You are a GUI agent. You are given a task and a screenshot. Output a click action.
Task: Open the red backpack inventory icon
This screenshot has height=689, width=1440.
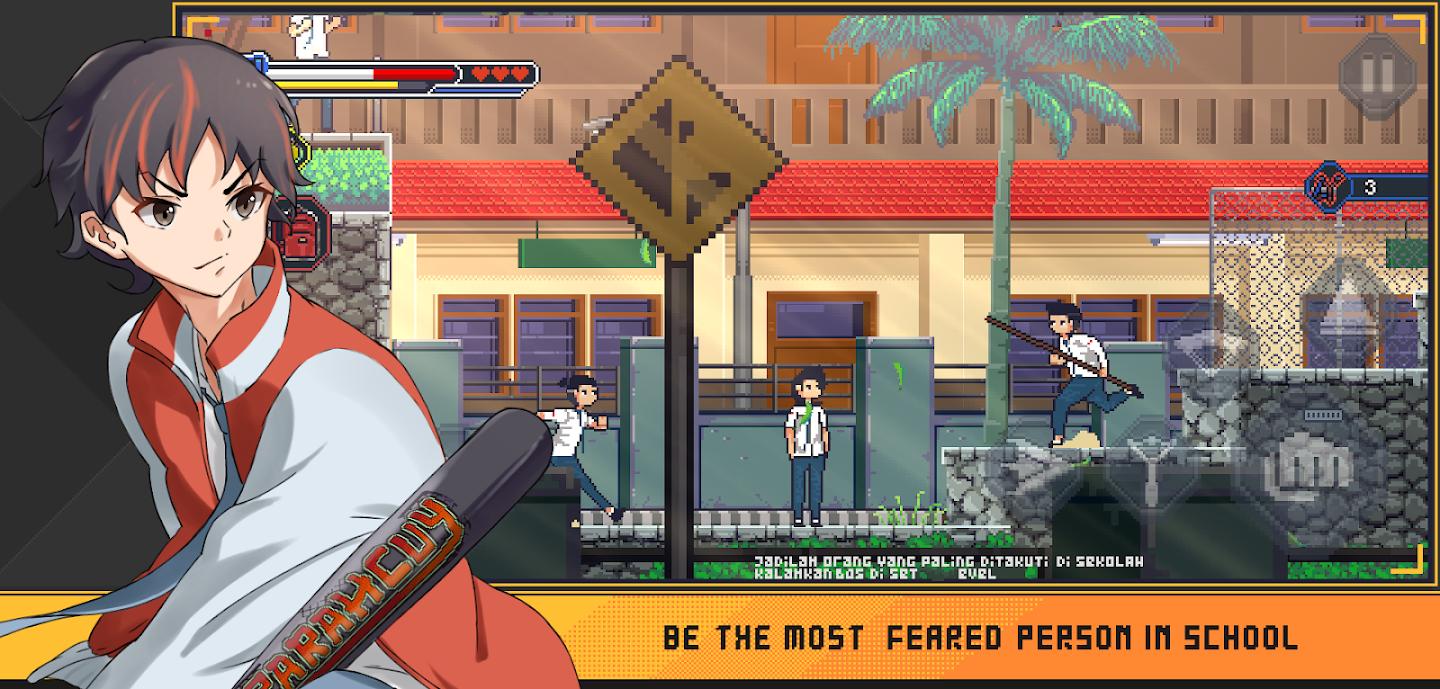click(x=303, y=236)
